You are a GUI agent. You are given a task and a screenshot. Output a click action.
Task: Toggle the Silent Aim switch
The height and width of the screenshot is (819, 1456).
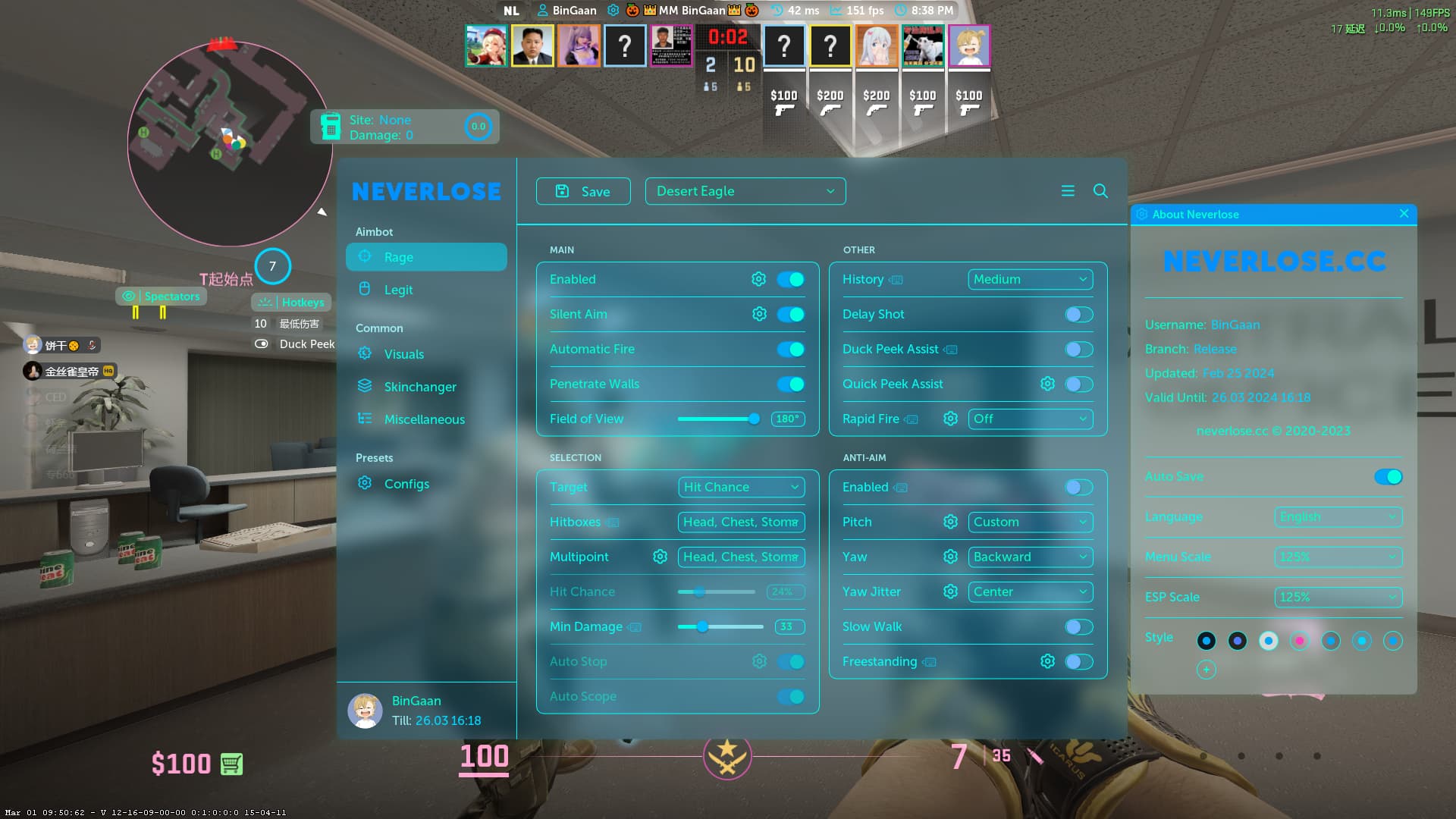click(x=790, y=314)
